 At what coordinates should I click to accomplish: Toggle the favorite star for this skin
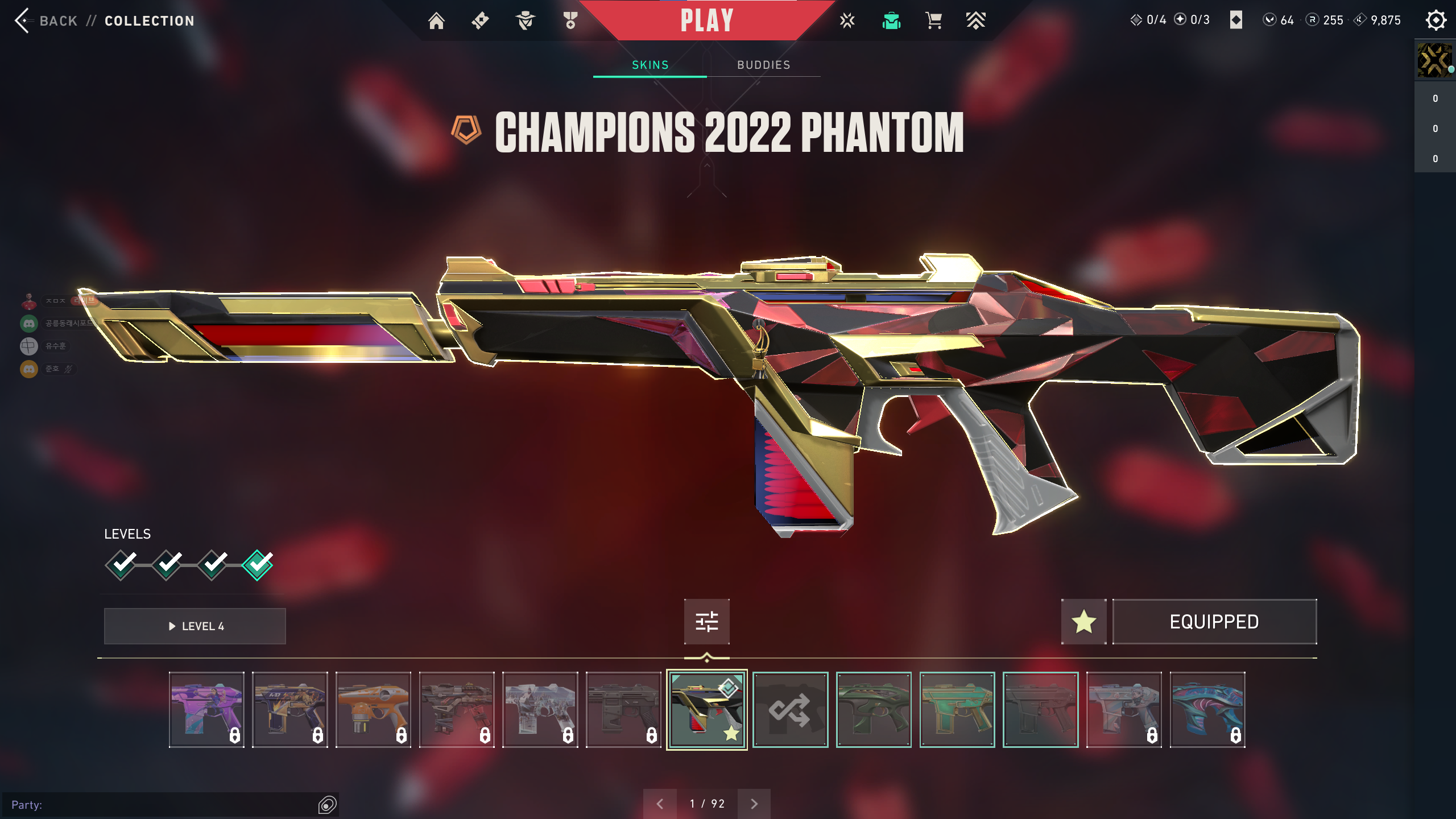(x=1083, y=622)
